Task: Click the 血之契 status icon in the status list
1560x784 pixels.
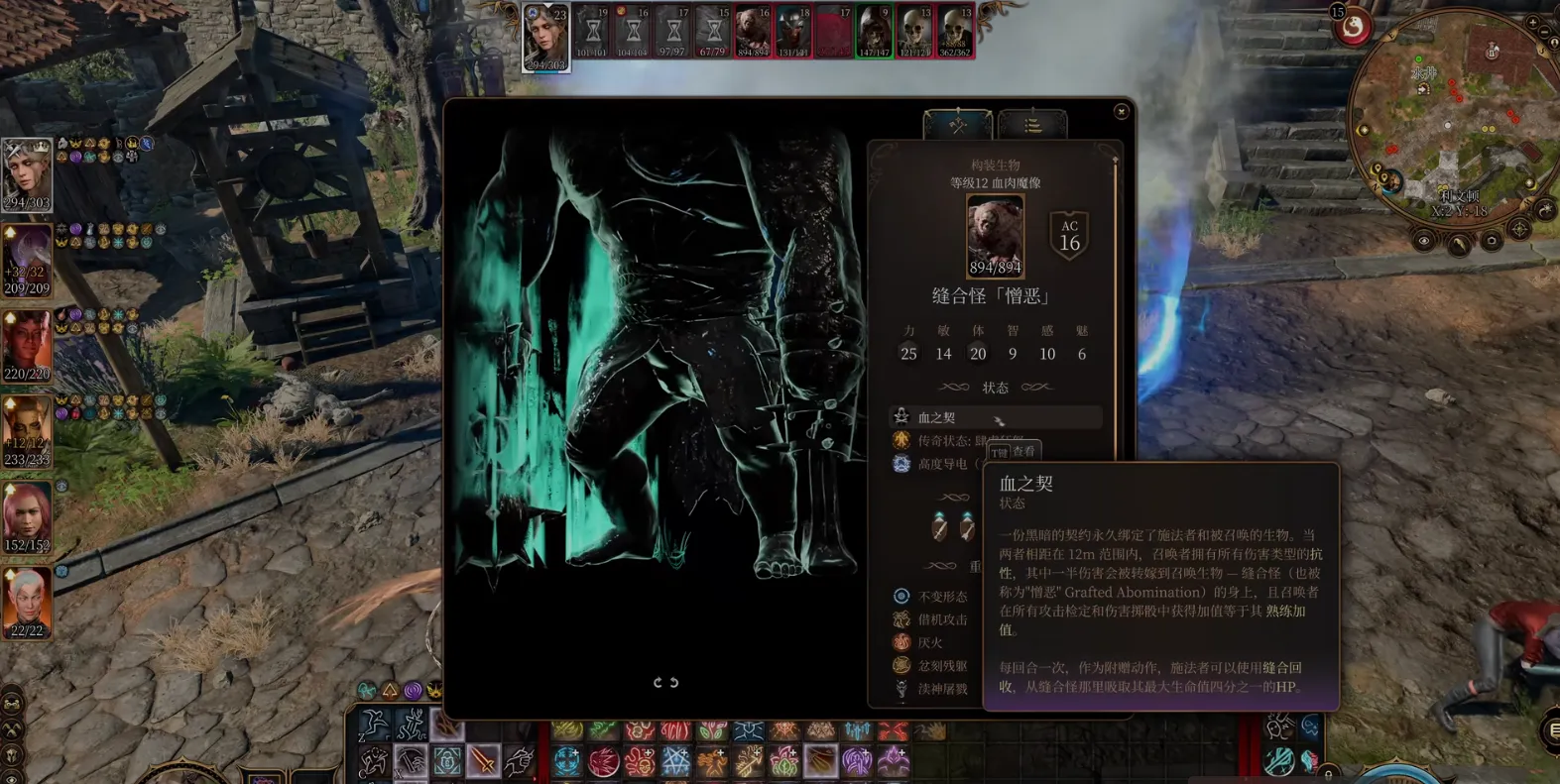Action: [900, 416]
